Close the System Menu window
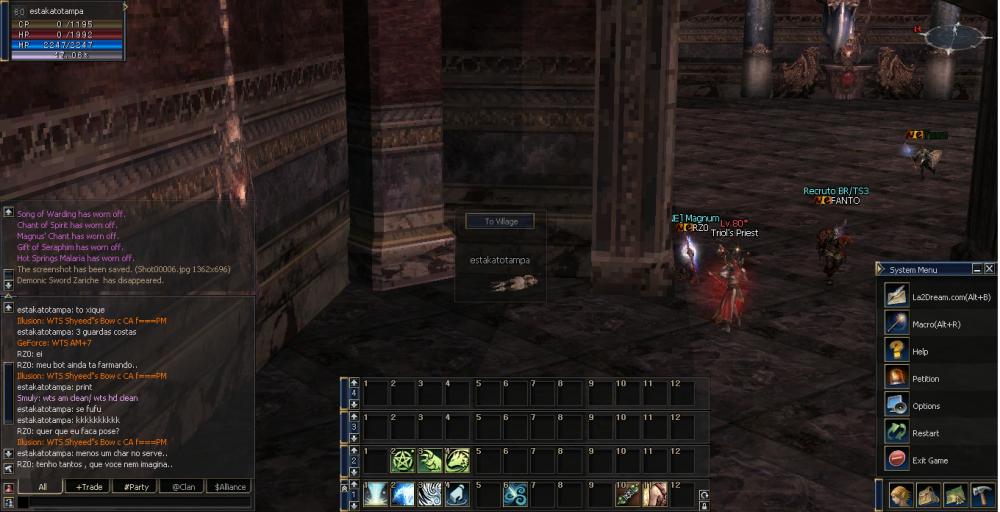1000x512 pixels. click(x=989, y=269)
